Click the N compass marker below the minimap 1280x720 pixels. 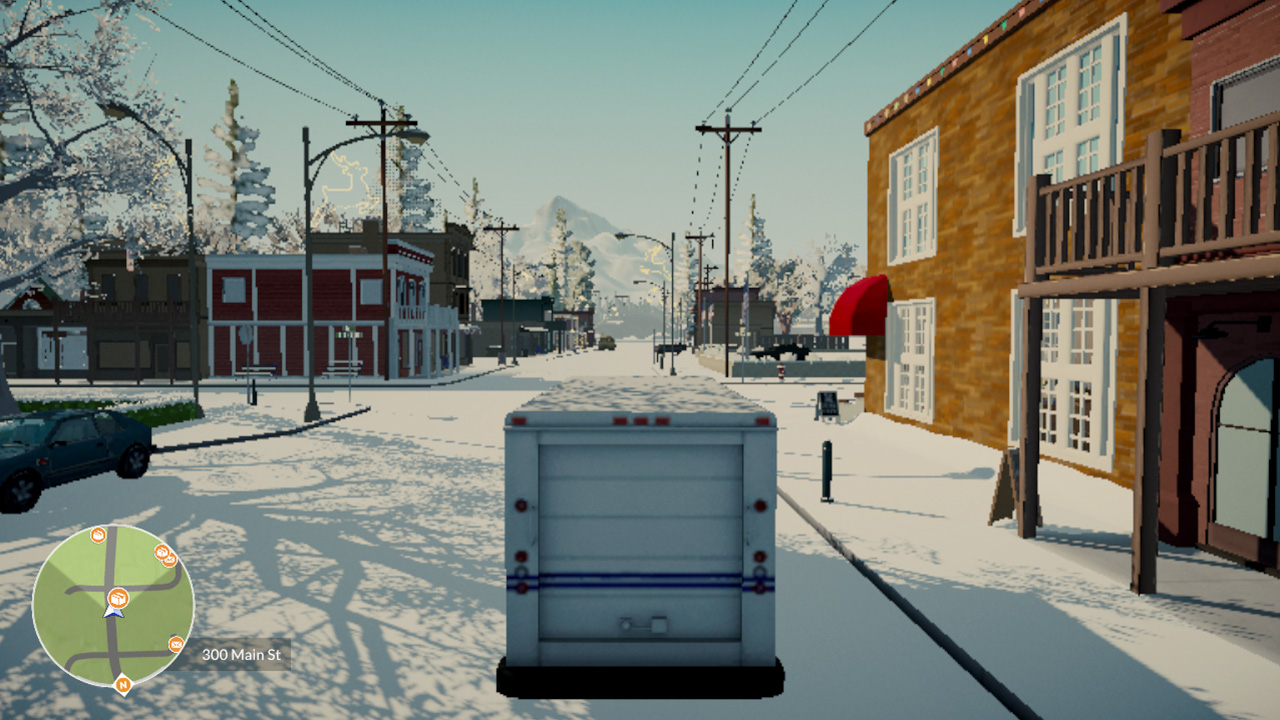point(123,685)
